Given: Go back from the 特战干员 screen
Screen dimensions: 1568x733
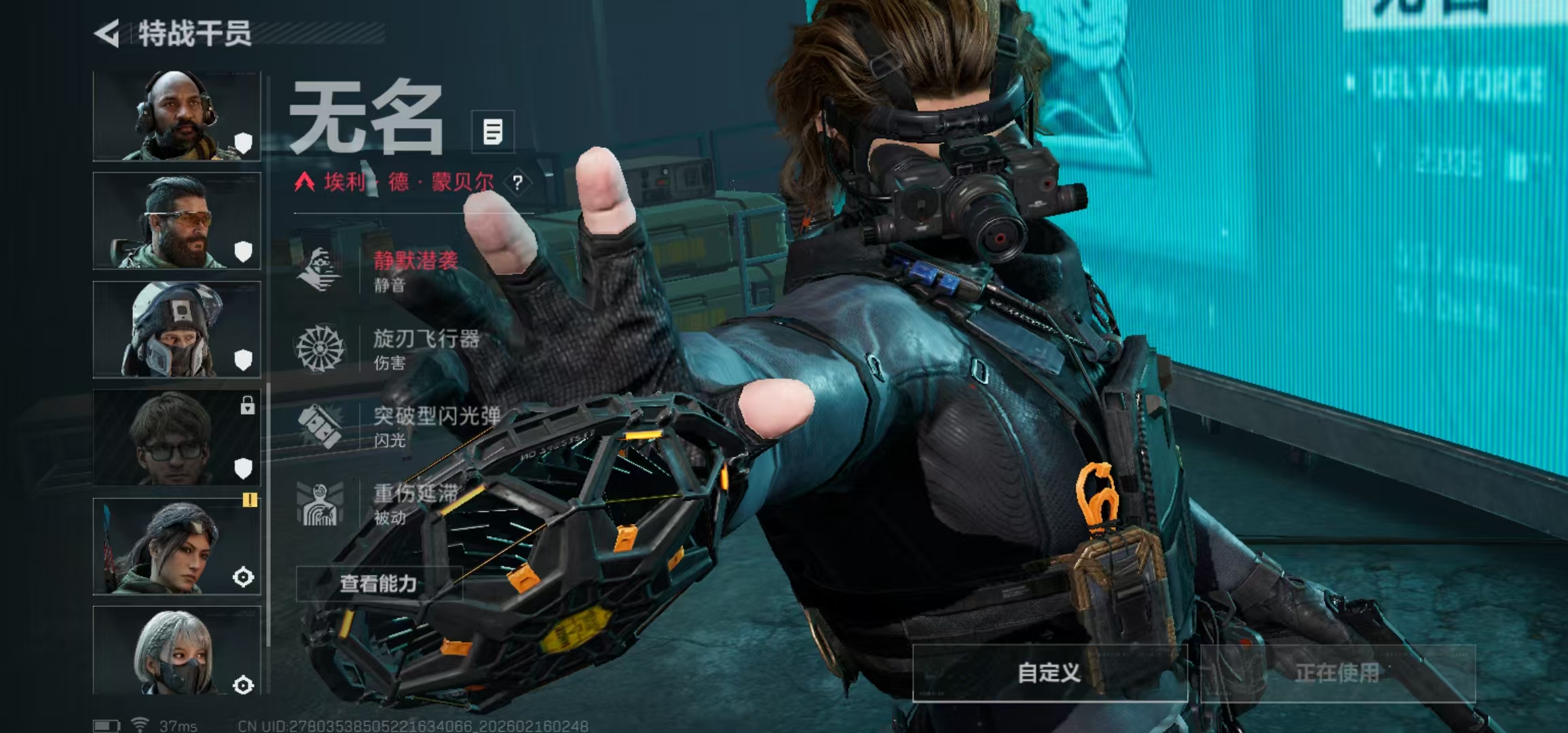Looking at the screenshot, I should tap(109, 33).
